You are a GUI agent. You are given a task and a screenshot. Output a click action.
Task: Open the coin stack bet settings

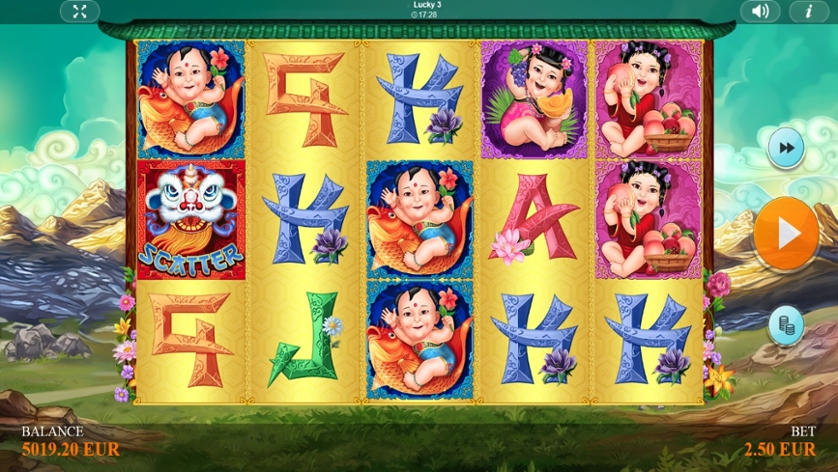point(786,325)
